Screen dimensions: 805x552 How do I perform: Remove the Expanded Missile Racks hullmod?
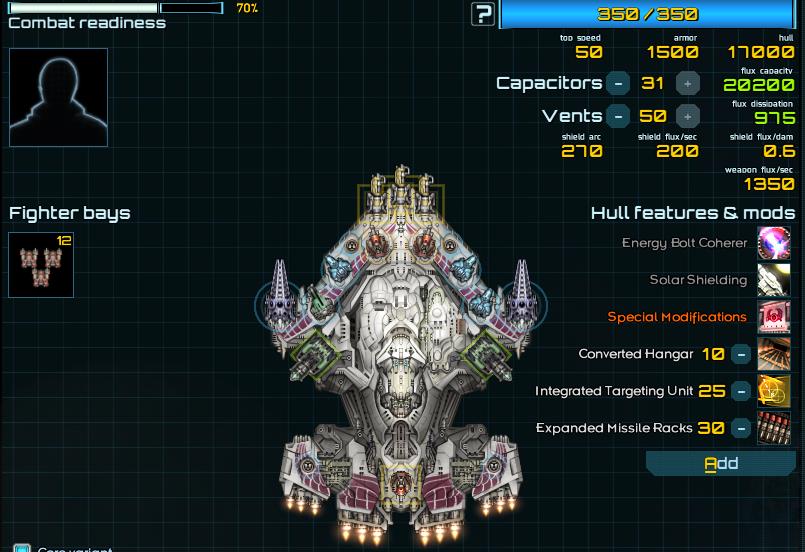tap(741, 428)
